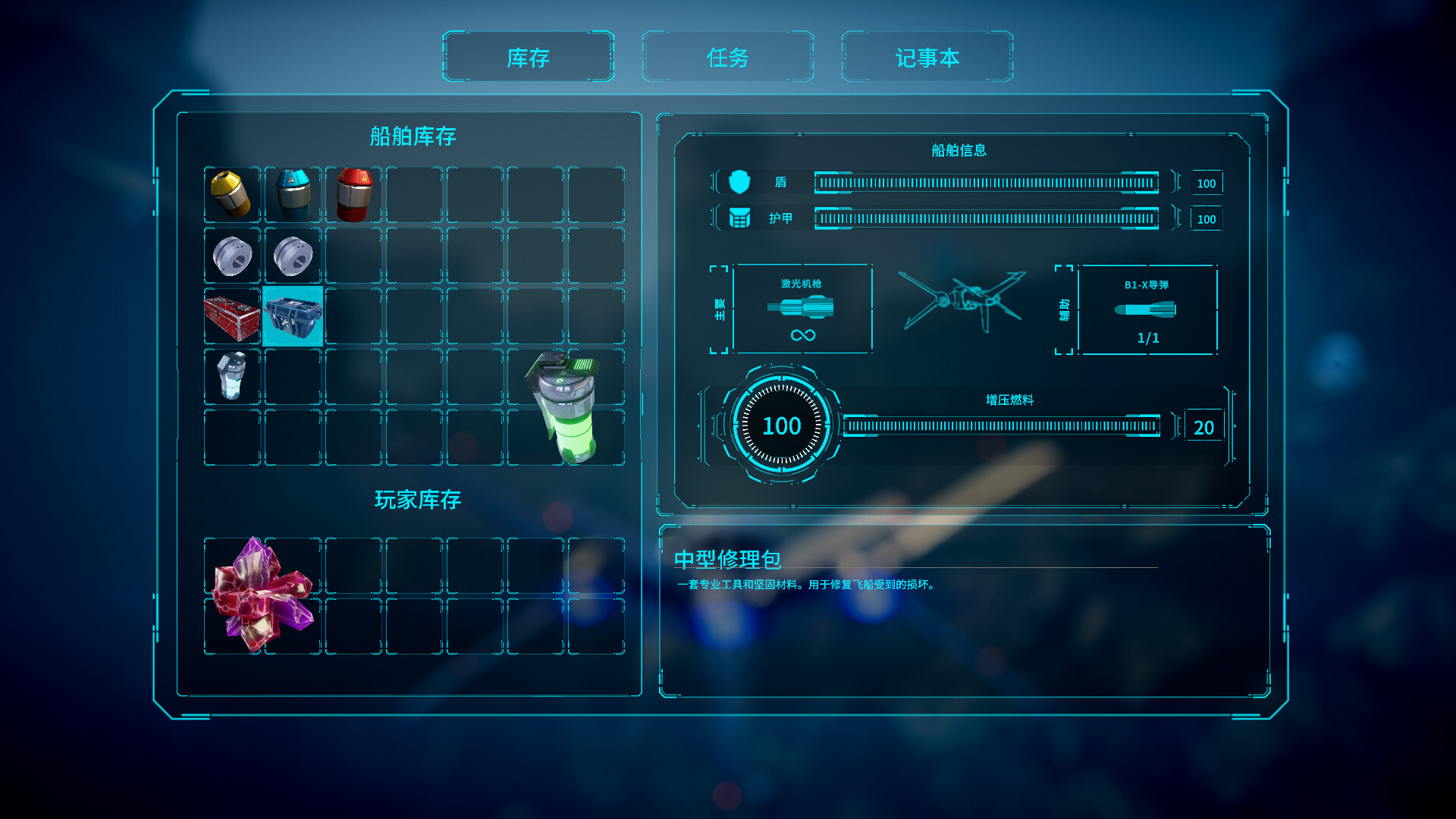Screen dimensions: 1456x819
Task: Expand the 主 main weapon bracket frame
Action: [x=719, y=309]
